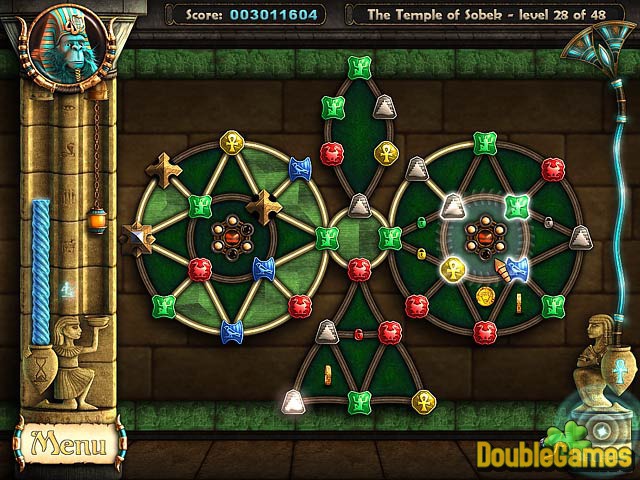
Task: Select the highlighted blue tile on the right wheel
Action: tap(516, 267)
